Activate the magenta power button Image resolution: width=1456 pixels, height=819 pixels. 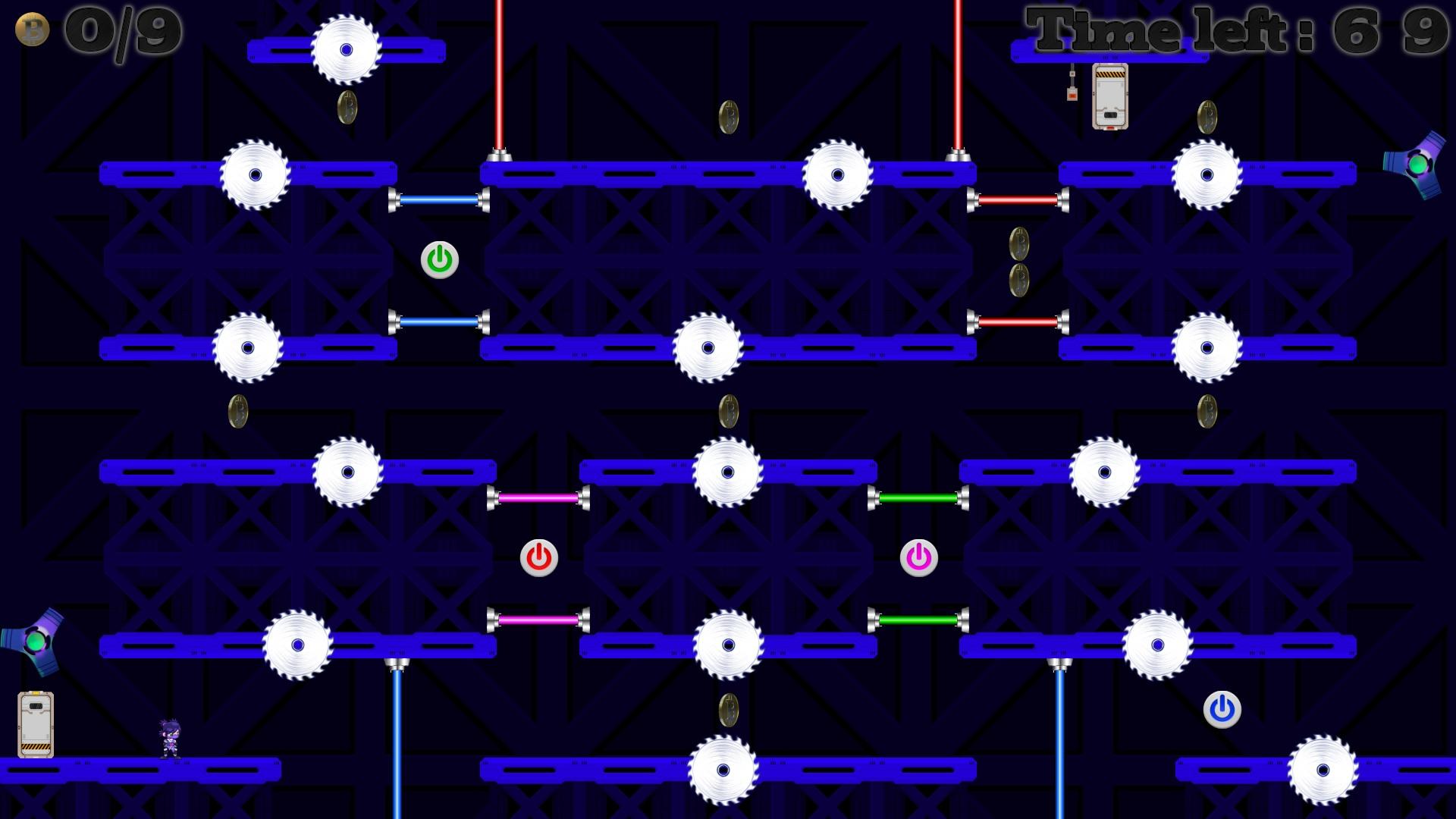(x=918, y=557)
